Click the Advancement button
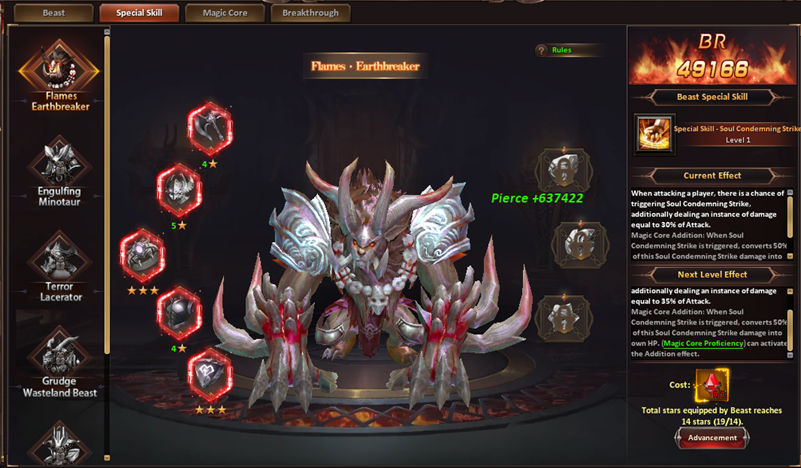 pyautogui.click(x=713, y=437)
